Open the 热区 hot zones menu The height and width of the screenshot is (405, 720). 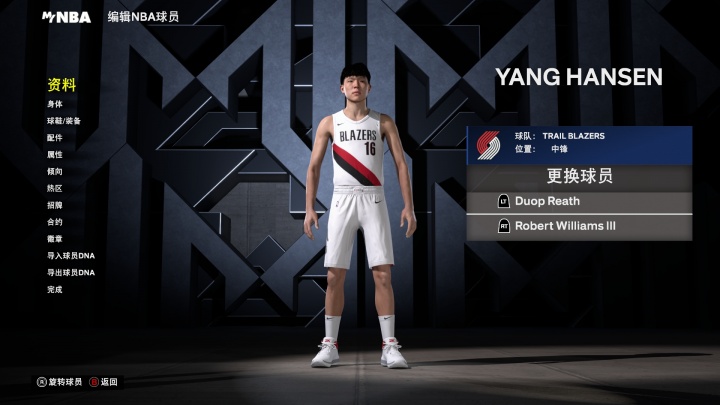click(x=54, y=188)
